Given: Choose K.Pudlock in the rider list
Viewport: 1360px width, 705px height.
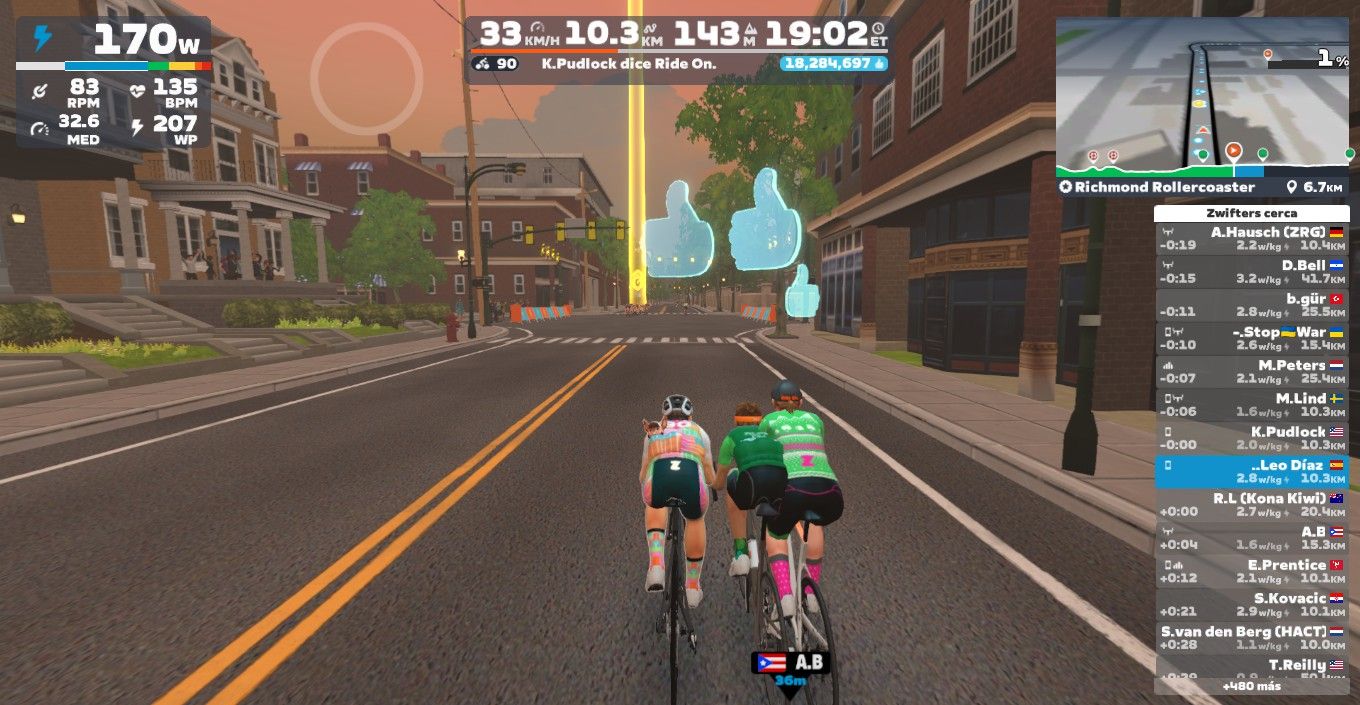Looking at the screenshot, I should coord(1251,438).
